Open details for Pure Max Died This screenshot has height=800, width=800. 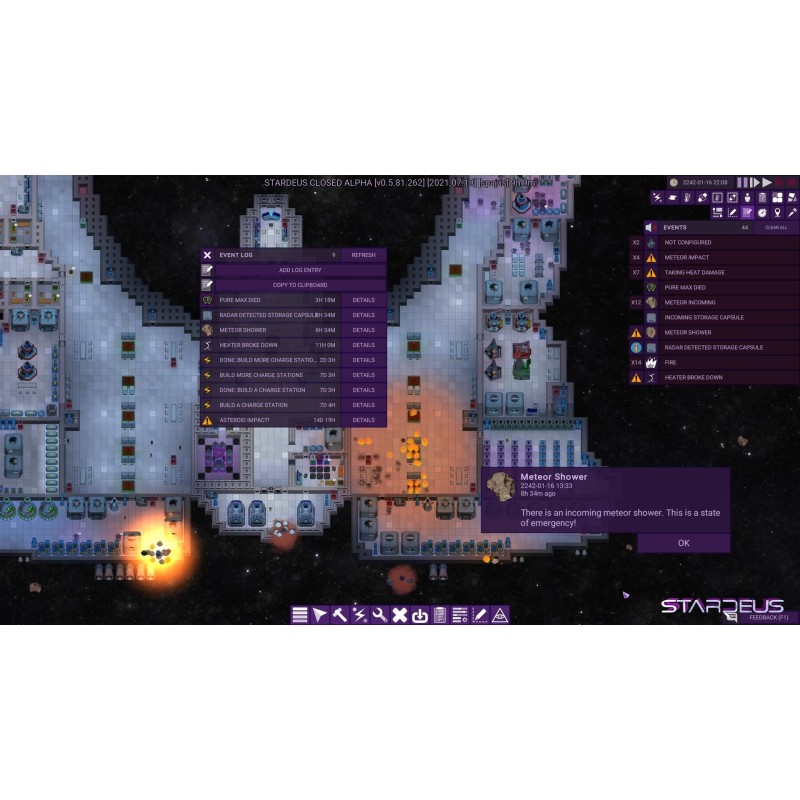363,300
